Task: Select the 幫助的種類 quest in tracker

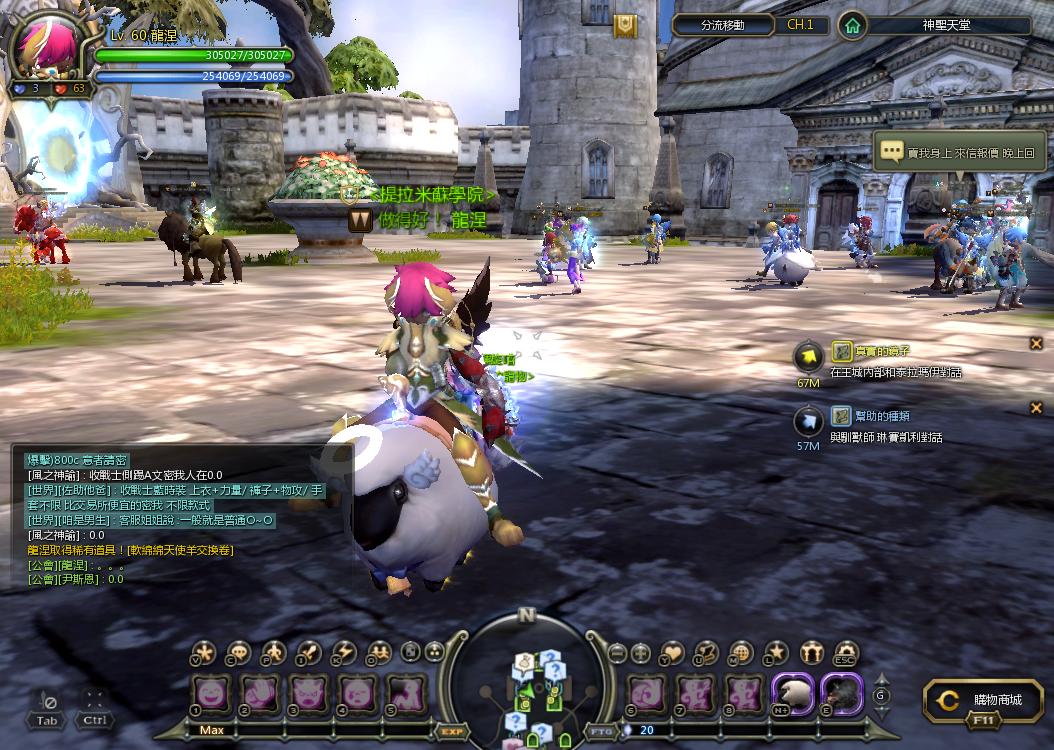Action: (868, 416)
